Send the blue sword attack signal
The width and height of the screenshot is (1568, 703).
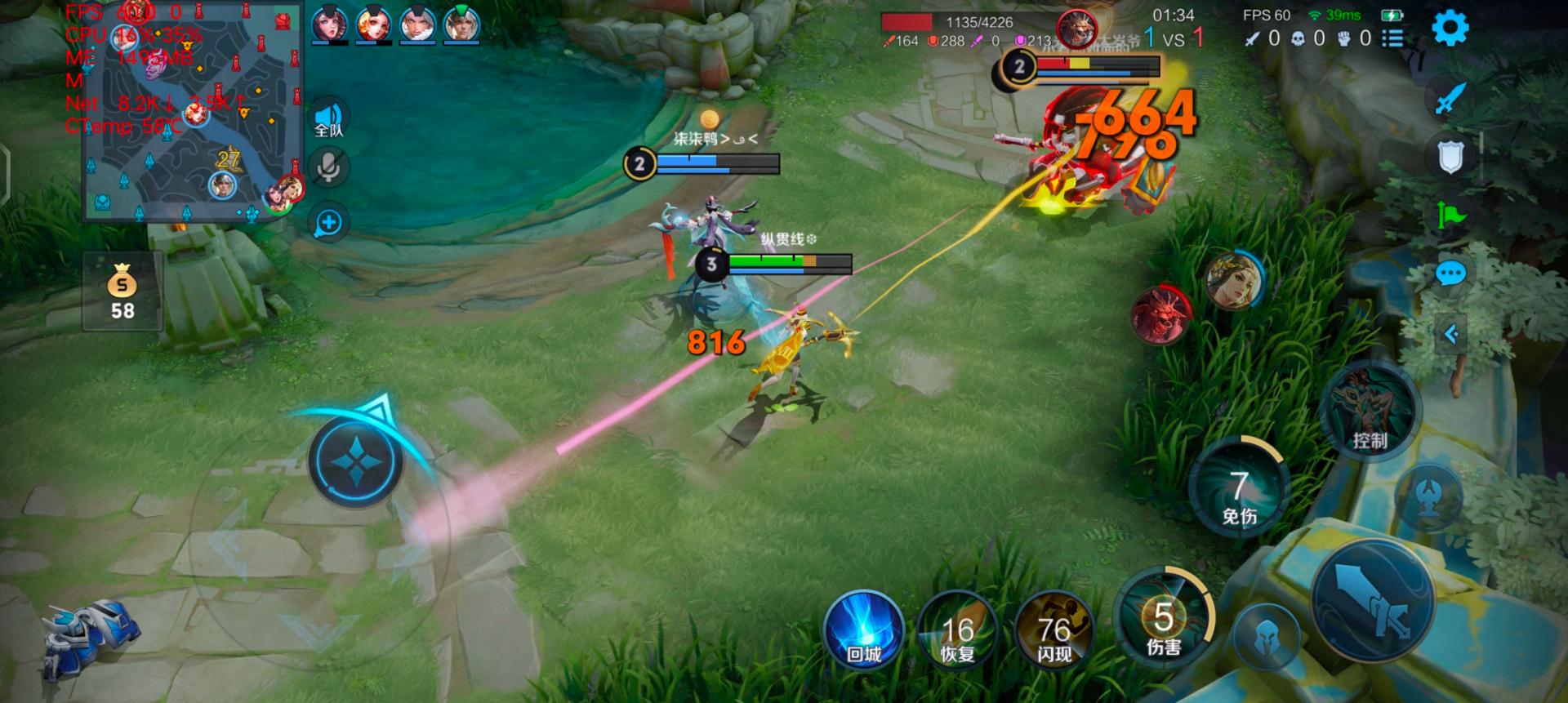[1450, 99]
